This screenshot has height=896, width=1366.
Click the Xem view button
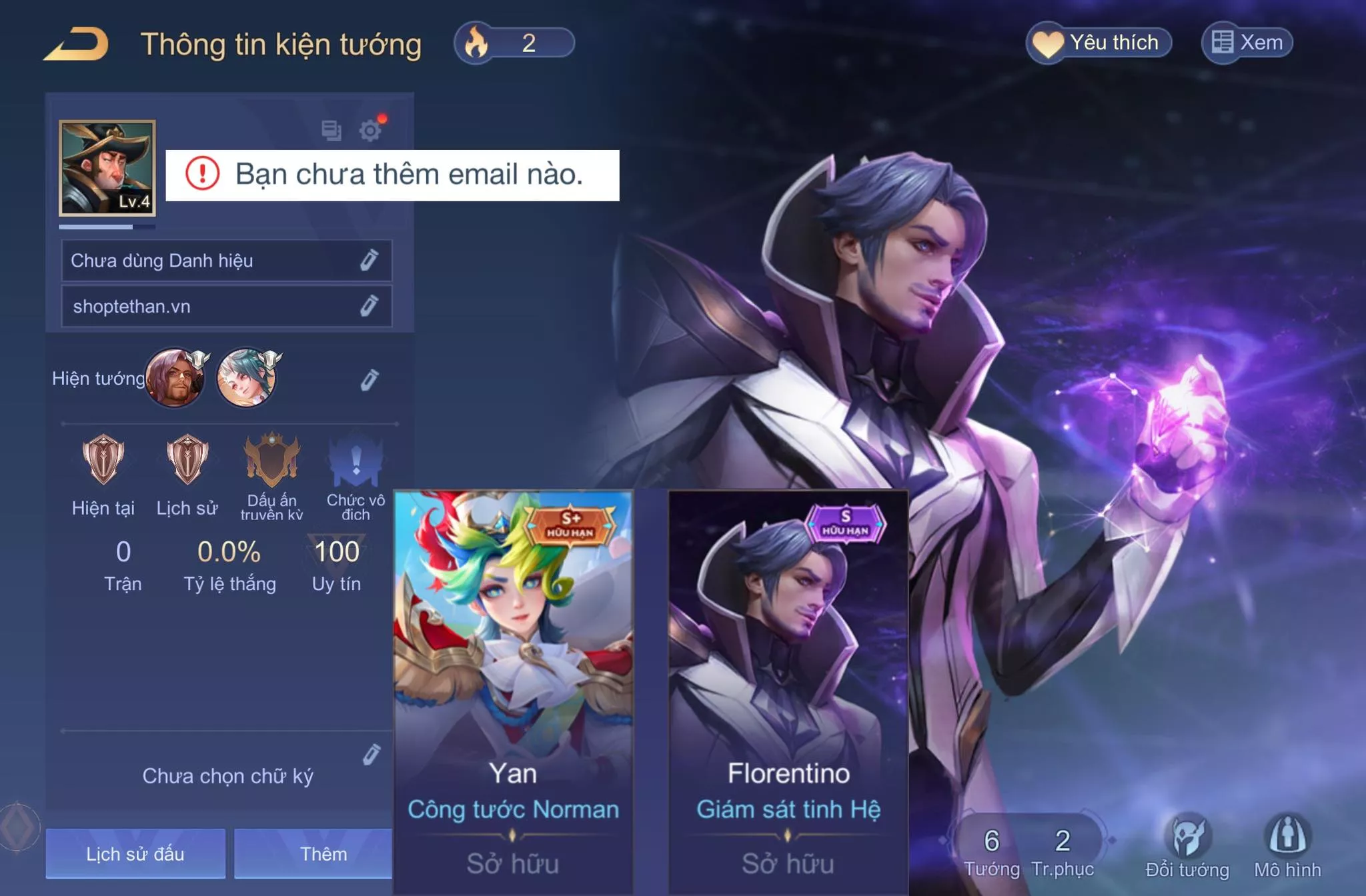click(x=1247, y=43)
